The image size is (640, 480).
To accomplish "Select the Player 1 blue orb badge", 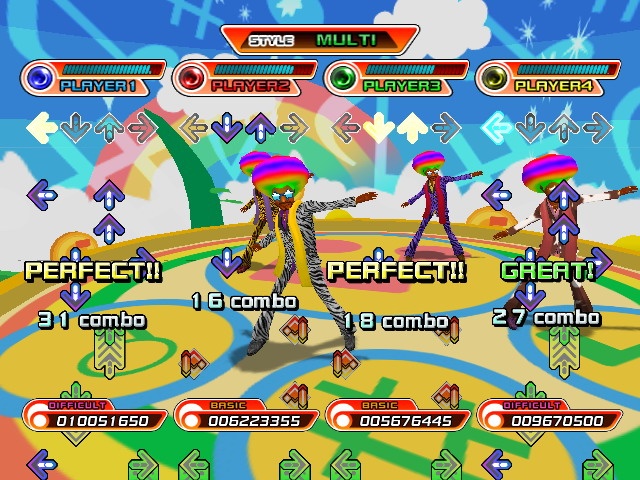I will point(41,77).
